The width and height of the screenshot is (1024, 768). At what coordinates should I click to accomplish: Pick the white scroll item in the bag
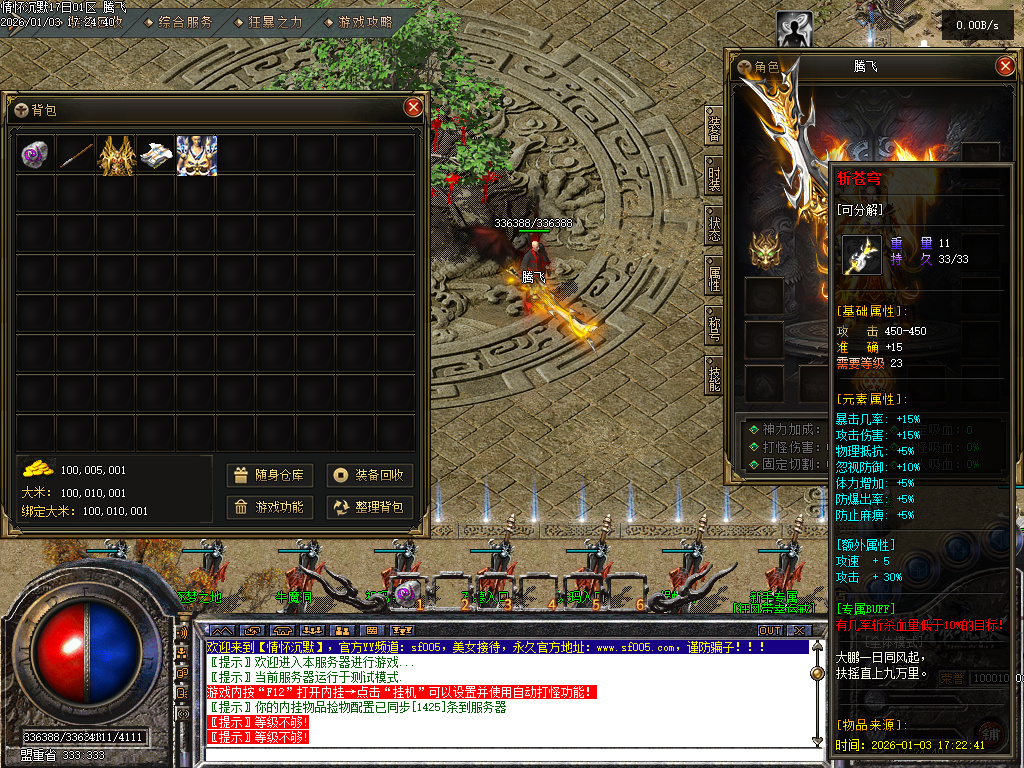pyautogui.click(x=156, y=155)
